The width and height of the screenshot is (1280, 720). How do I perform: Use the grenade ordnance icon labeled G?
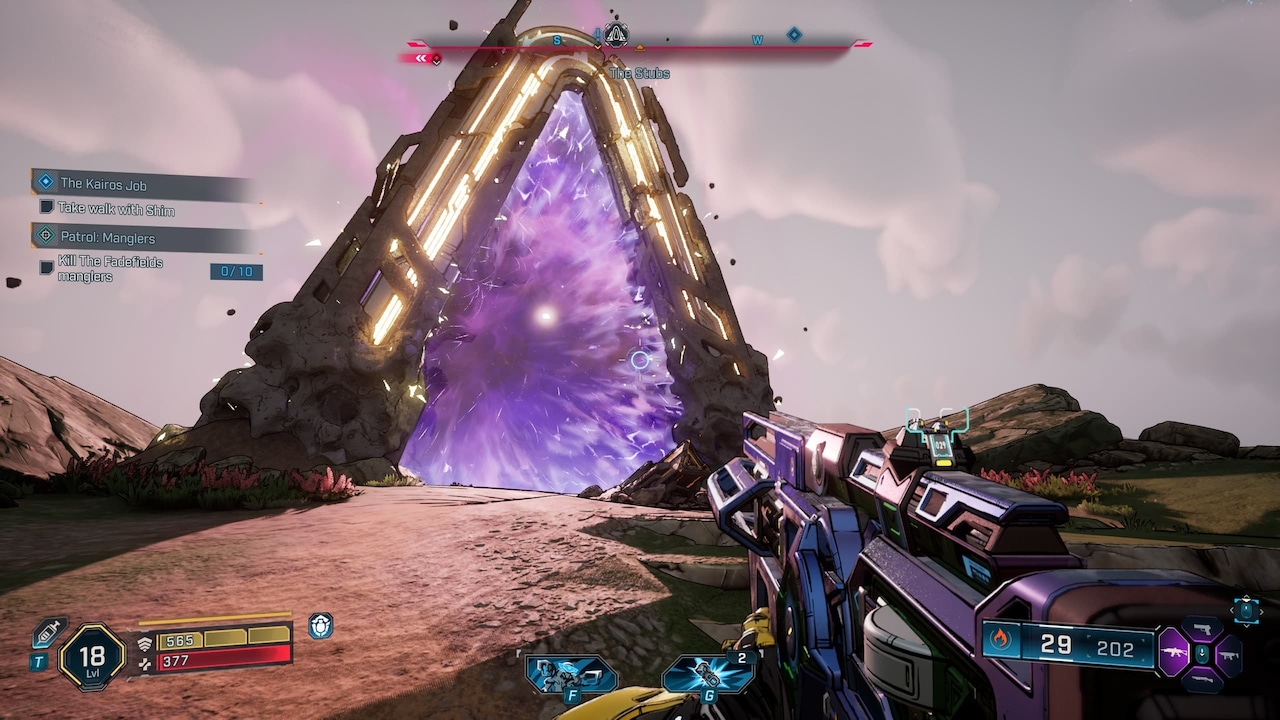tap(708, 673)
